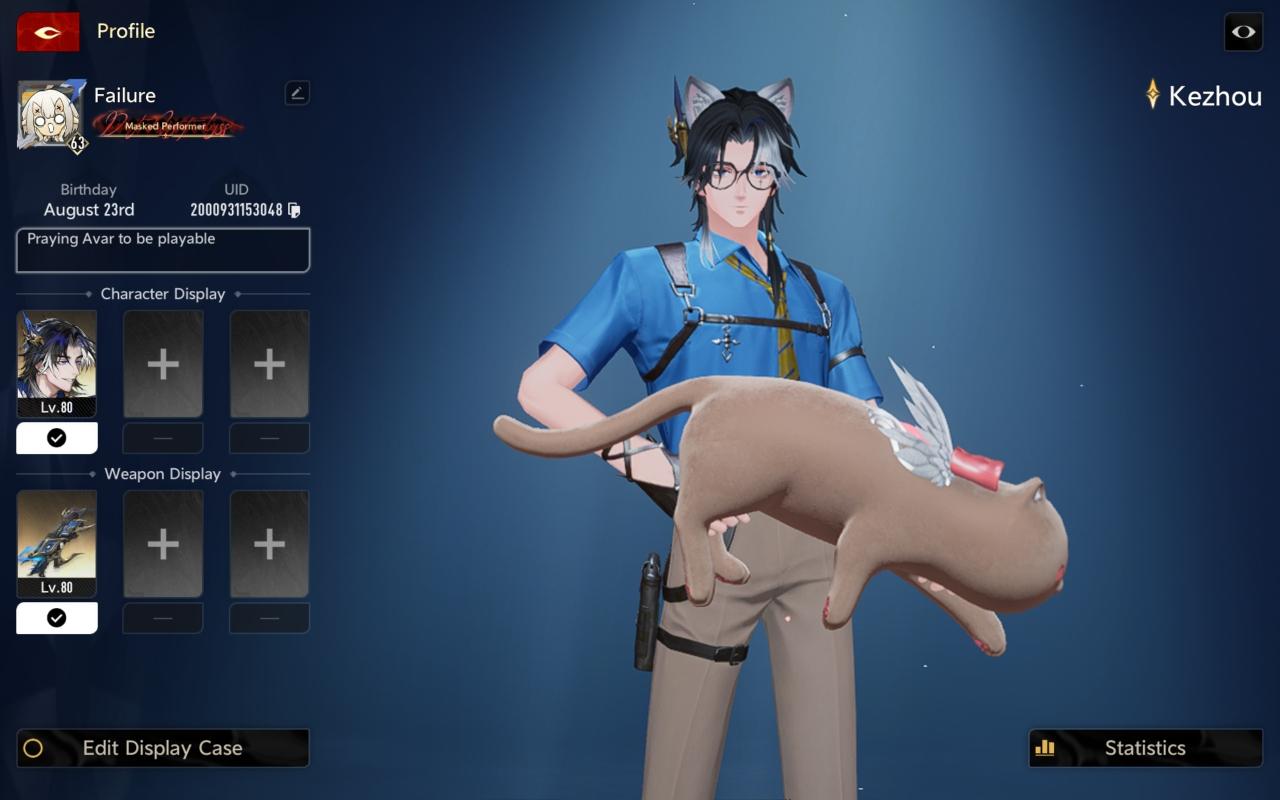Toggle the checkmark under the character card
This screenshot has height=800, width=1280.
[57, 438]
